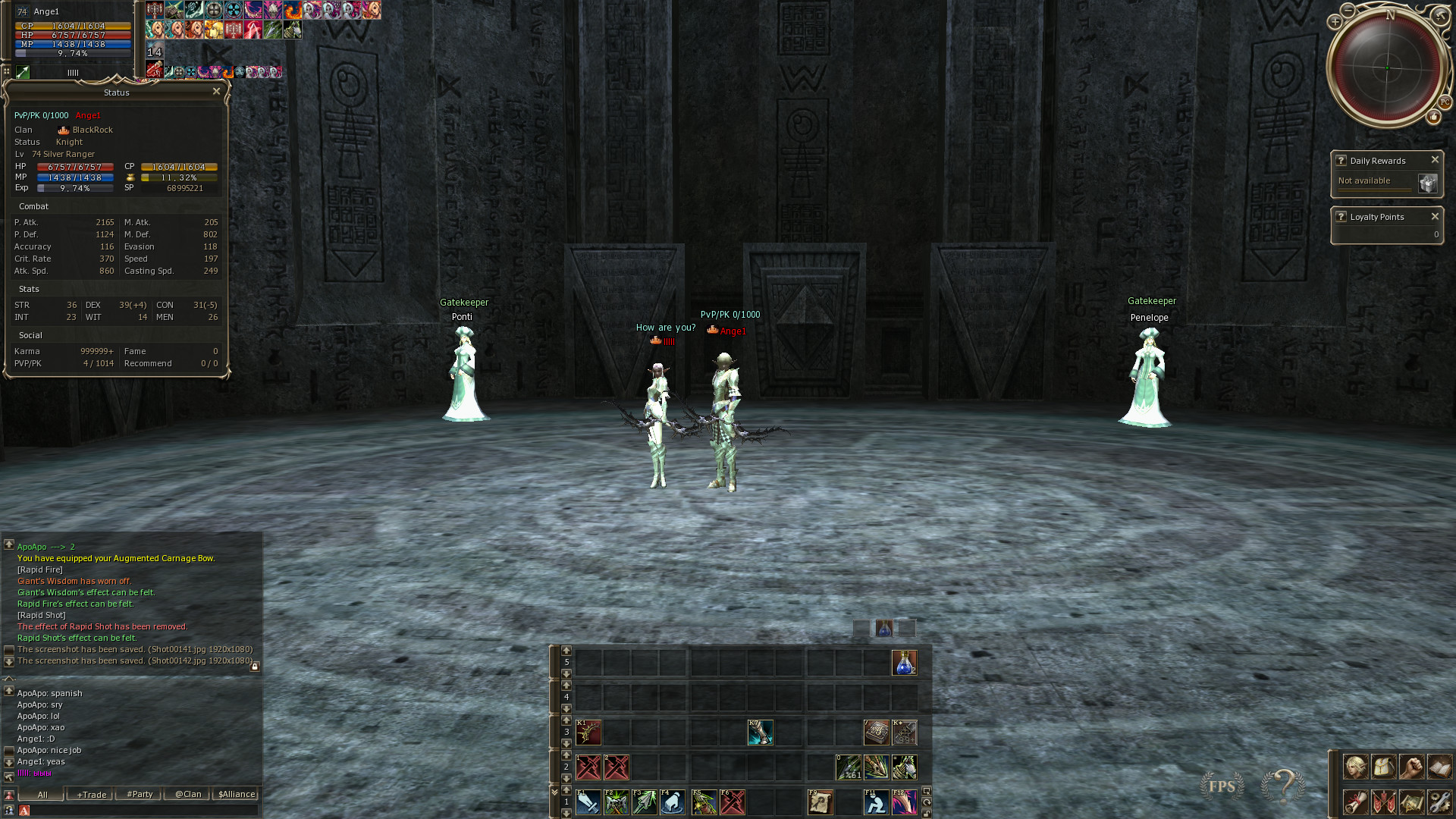The image size is (1456, 819).
Task: Switch chat to the +Trade tab
Action: tap(91, 795)
